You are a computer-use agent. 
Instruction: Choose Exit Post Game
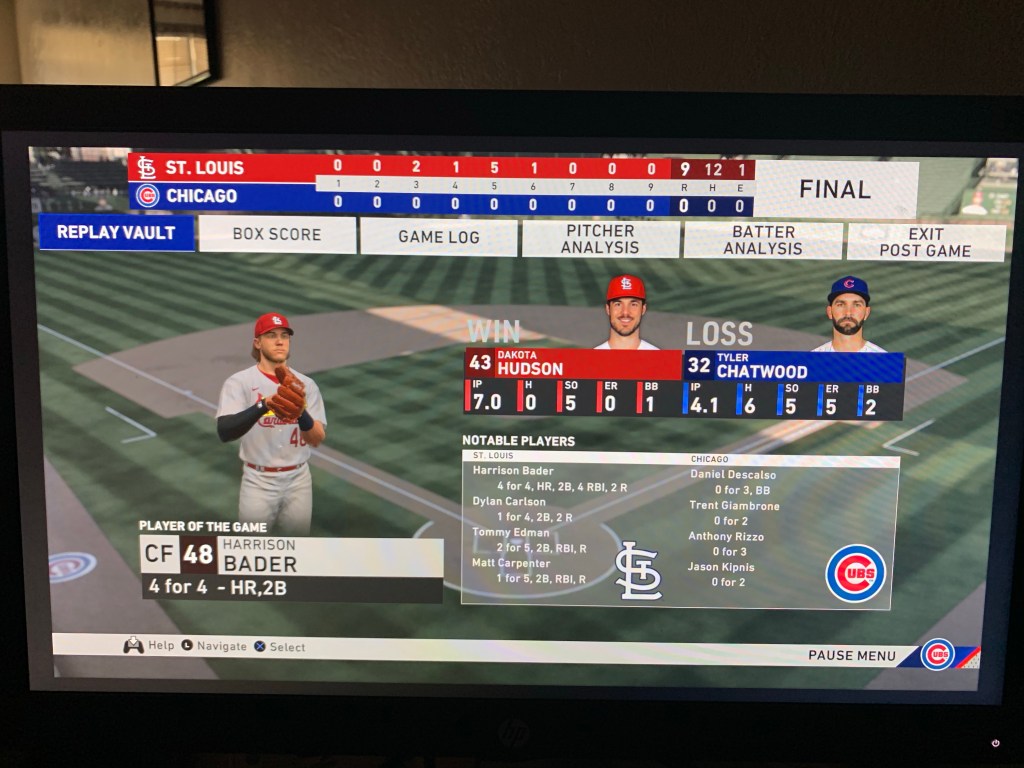[x=925, y=242]
